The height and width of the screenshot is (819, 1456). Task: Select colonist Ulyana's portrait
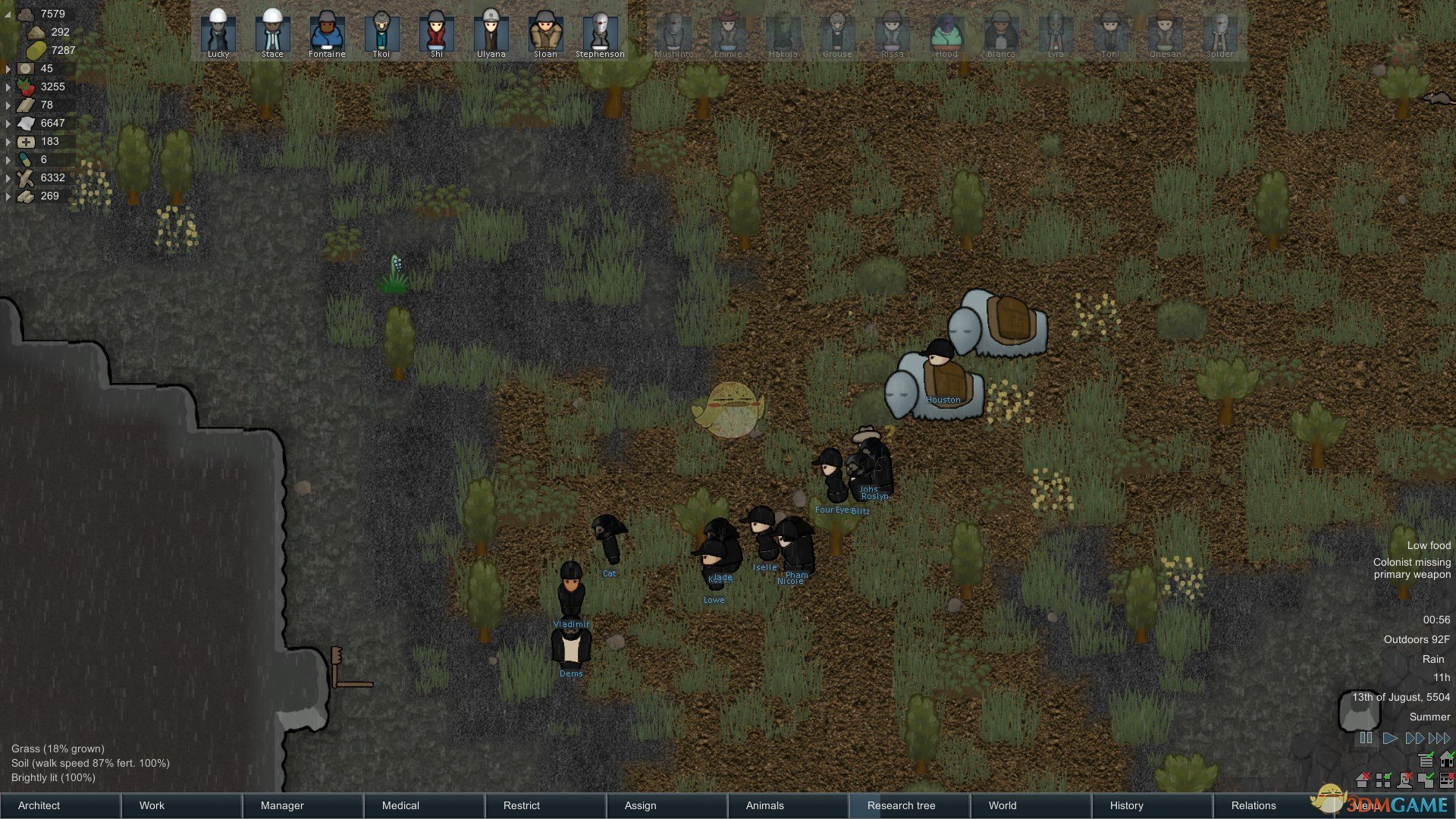tap(491, 33)
